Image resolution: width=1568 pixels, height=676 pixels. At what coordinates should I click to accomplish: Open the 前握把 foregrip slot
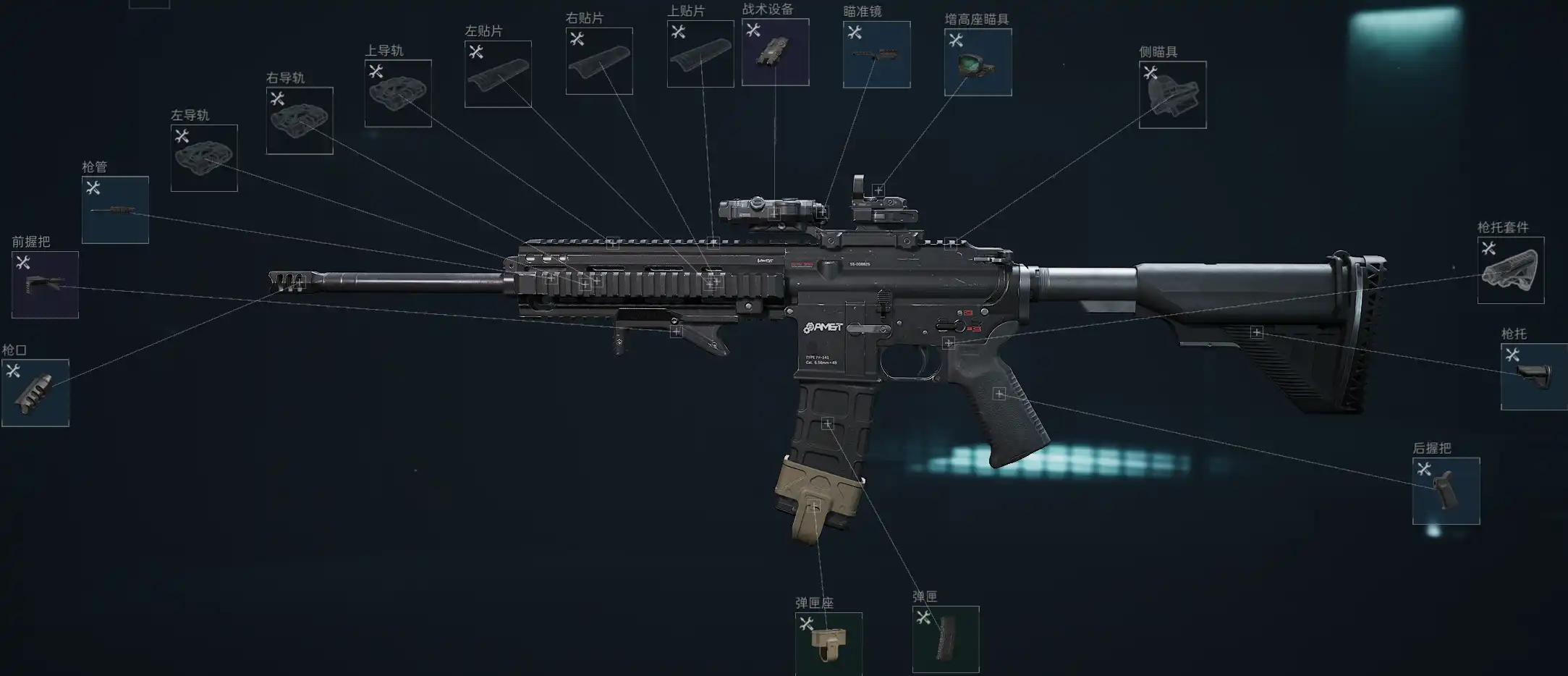pyautogui.click(x=45, y=284)
